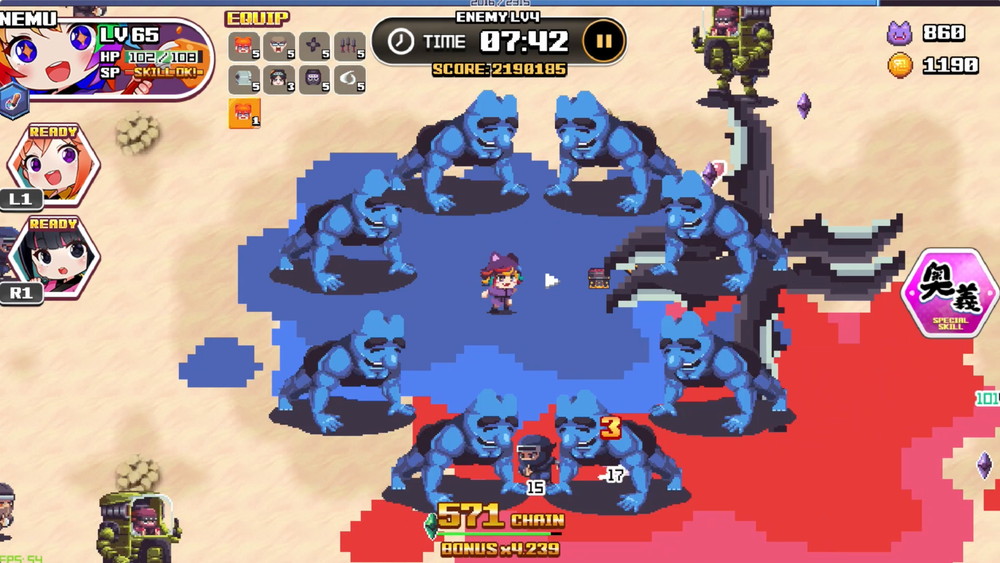Select the purple masked ninja equip slot
This screenshot has height=563, width=1000.
pyautogui.click(x=314, y=80)
